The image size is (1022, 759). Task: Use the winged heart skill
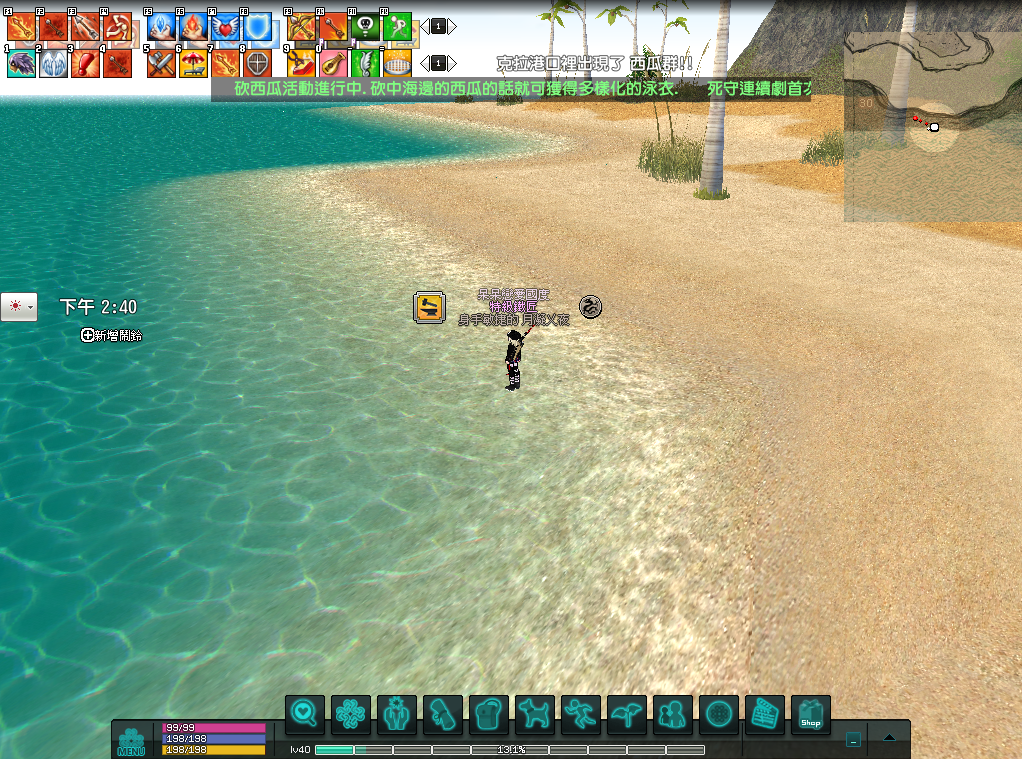[225, 26]
